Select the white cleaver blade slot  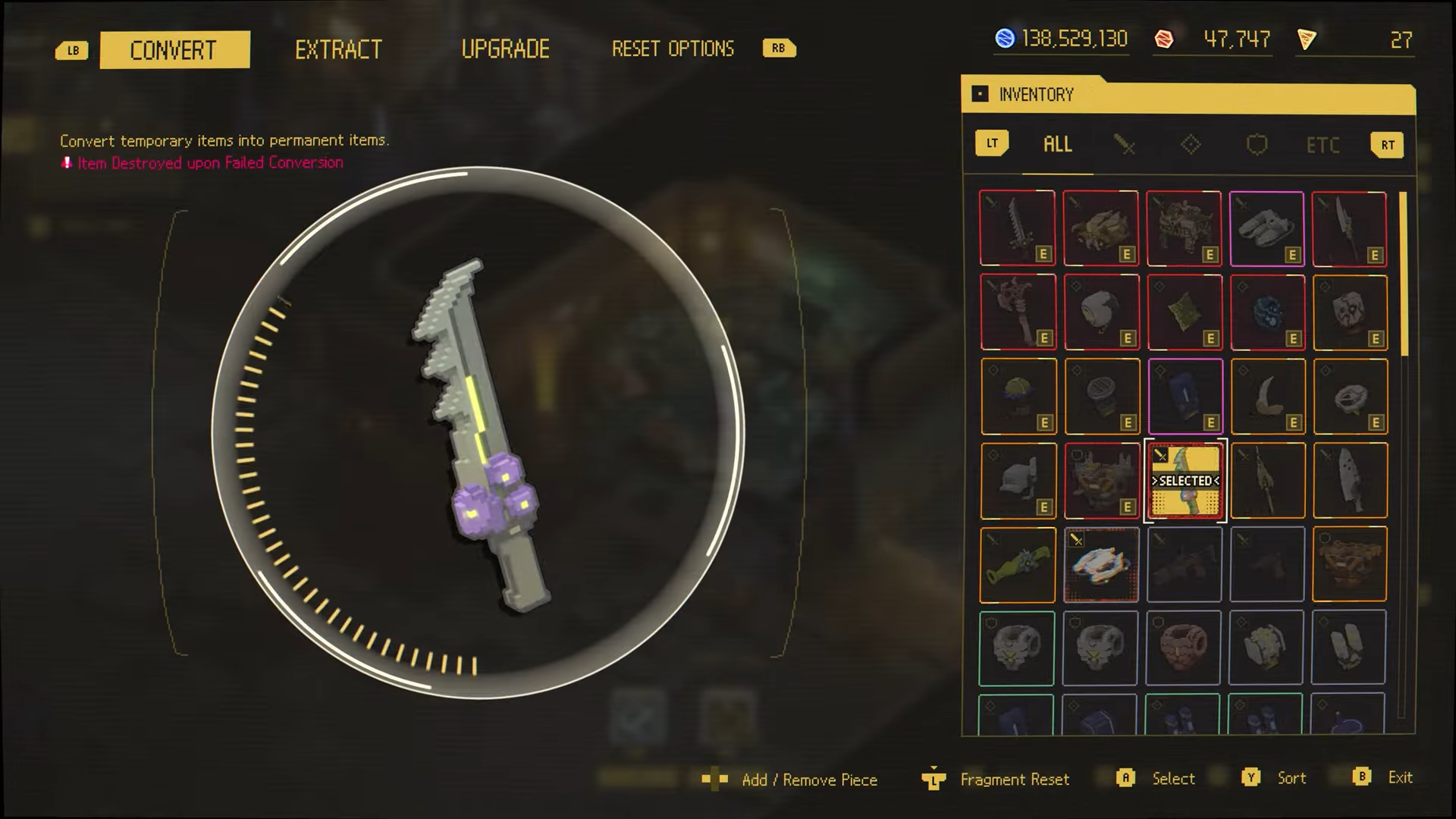pos(1350,481)
